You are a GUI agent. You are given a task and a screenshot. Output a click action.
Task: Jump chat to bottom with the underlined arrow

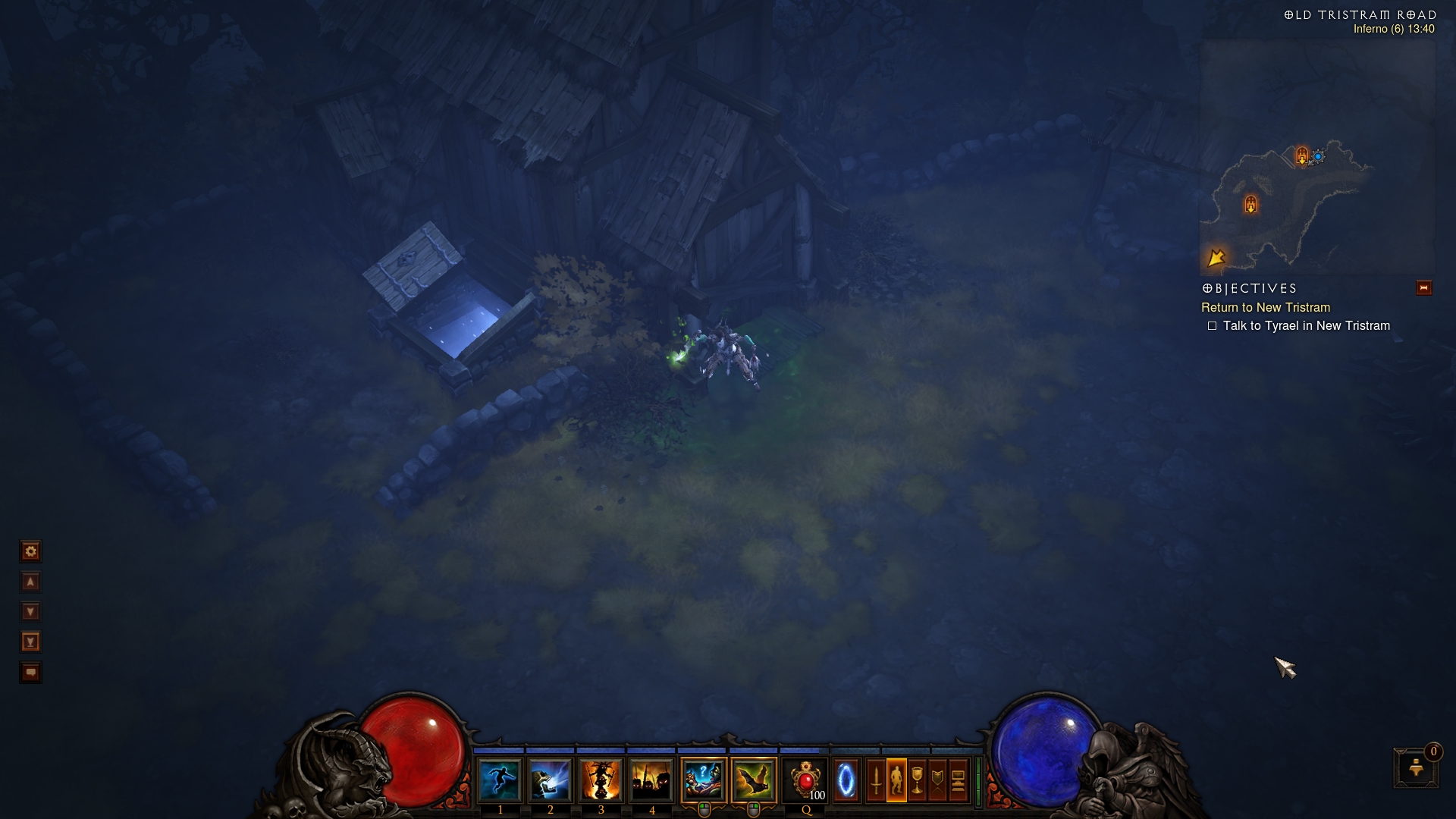30,642
